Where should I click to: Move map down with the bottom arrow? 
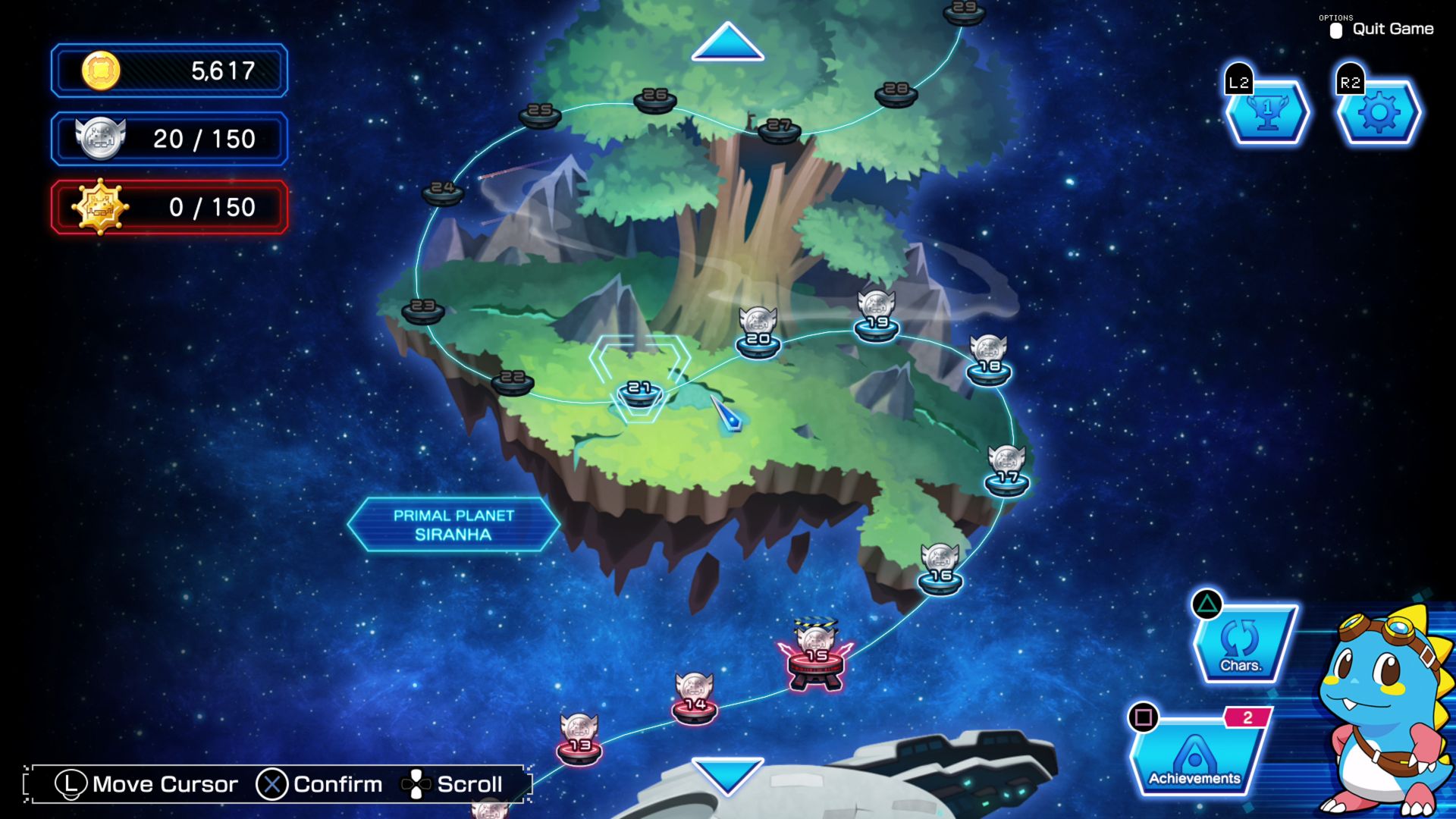point(727,775)
